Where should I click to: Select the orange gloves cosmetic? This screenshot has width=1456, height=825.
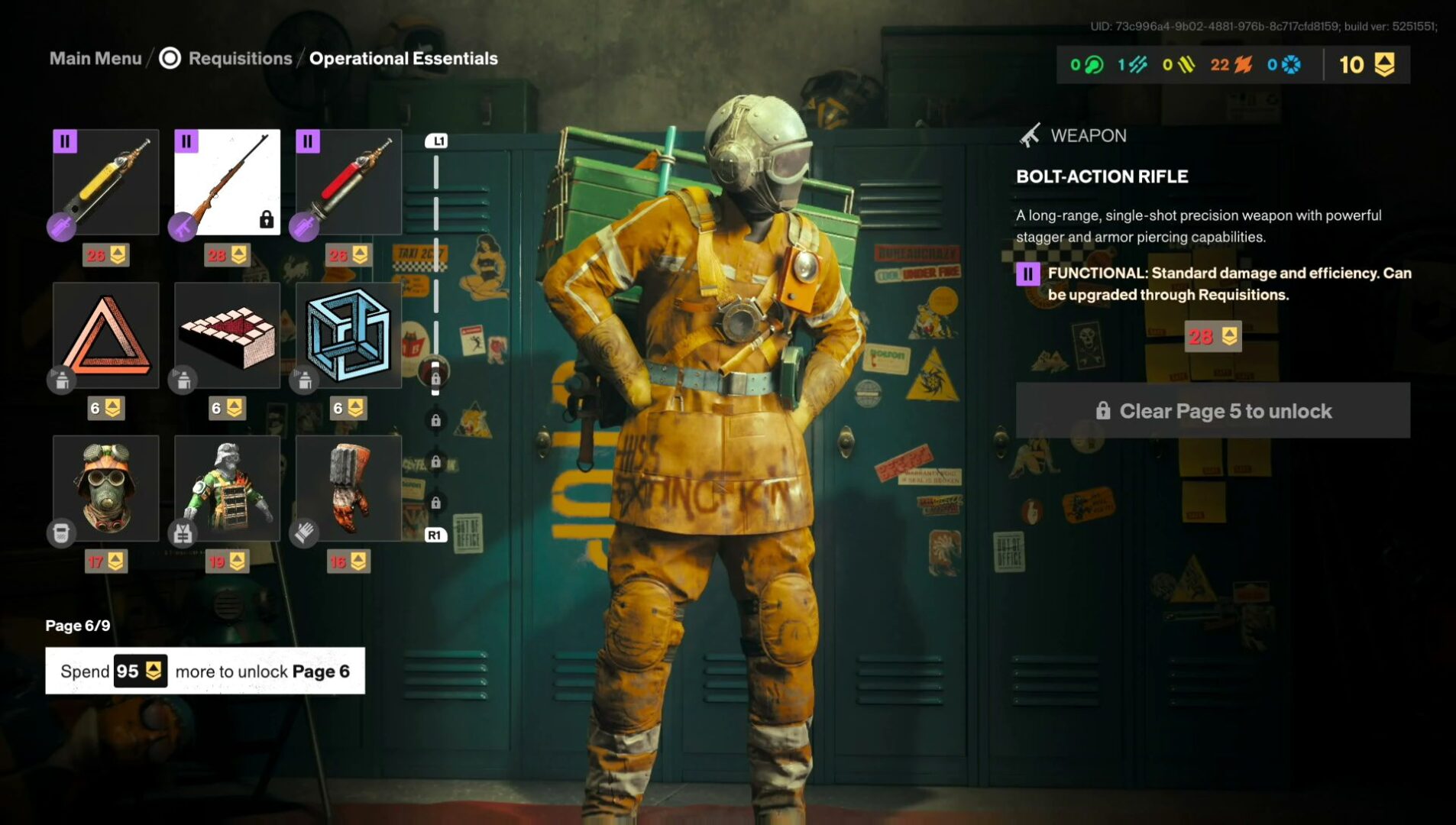tap(349, 489)
